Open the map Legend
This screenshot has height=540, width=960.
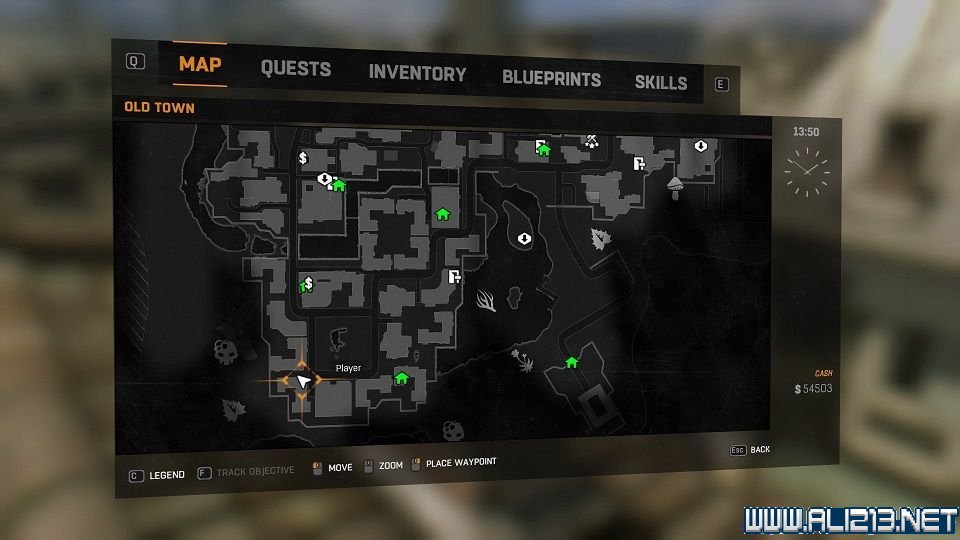tap(157, 475)
